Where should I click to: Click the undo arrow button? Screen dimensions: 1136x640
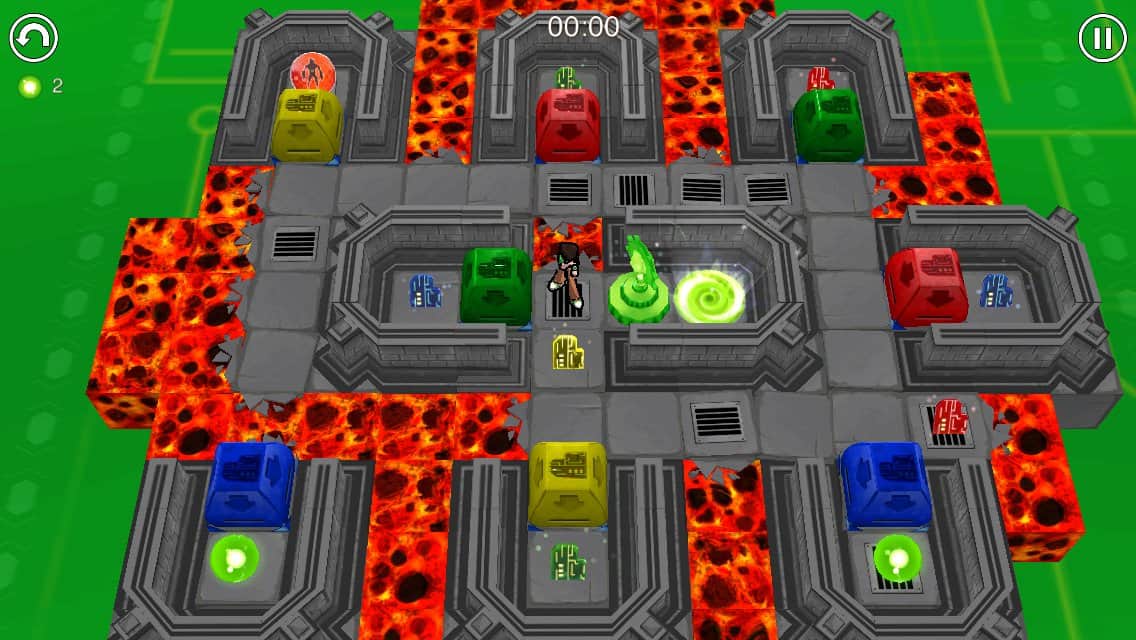34,39
